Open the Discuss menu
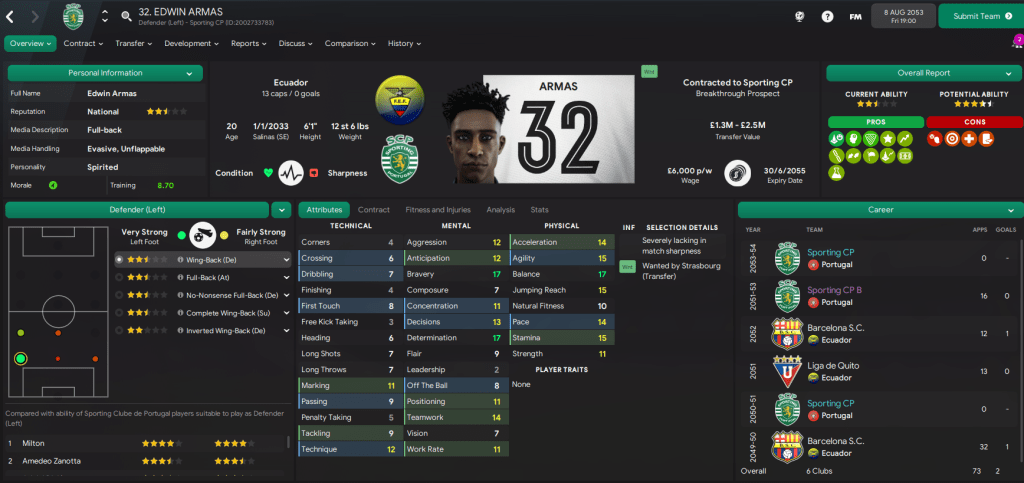Image resolution: width=1024 pixels, height=483 pixels. [296, 44]
